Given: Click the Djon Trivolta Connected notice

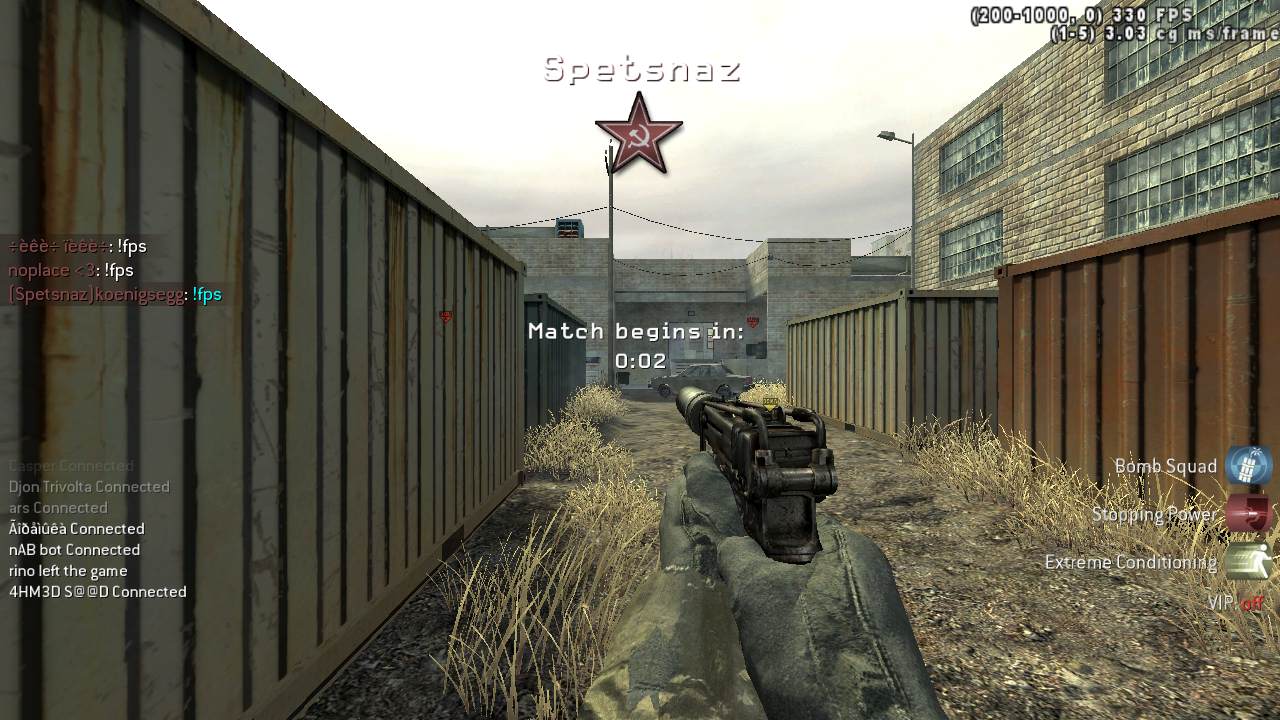Looking at the screenshot, I should 90,487.
